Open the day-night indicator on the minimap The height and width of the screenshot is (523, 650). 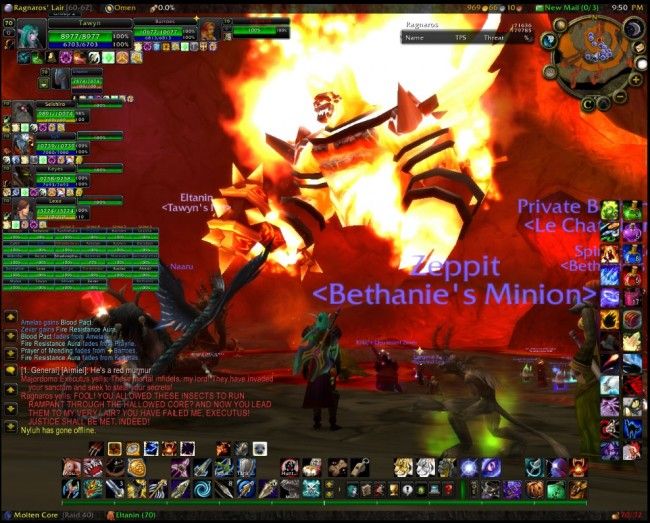click(633, 29)
